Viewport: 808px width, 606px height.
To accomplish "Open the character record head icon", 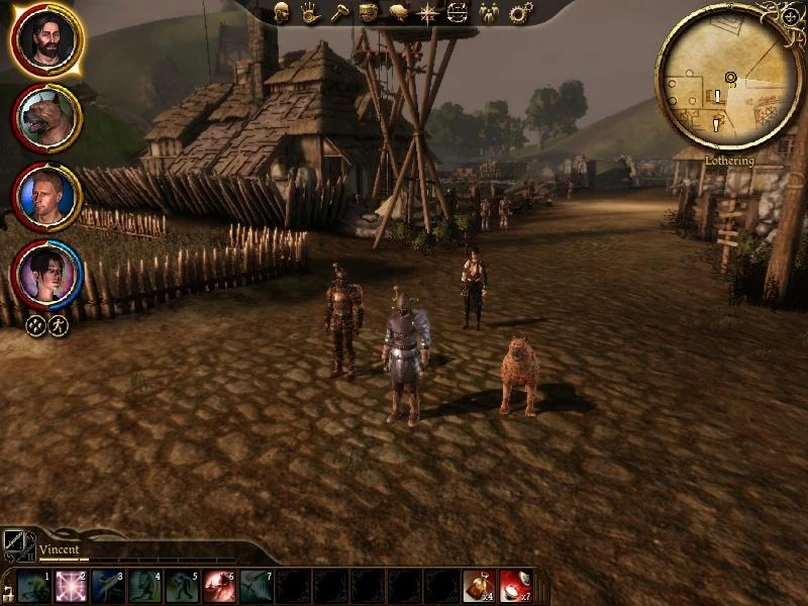I will (282, 12).
